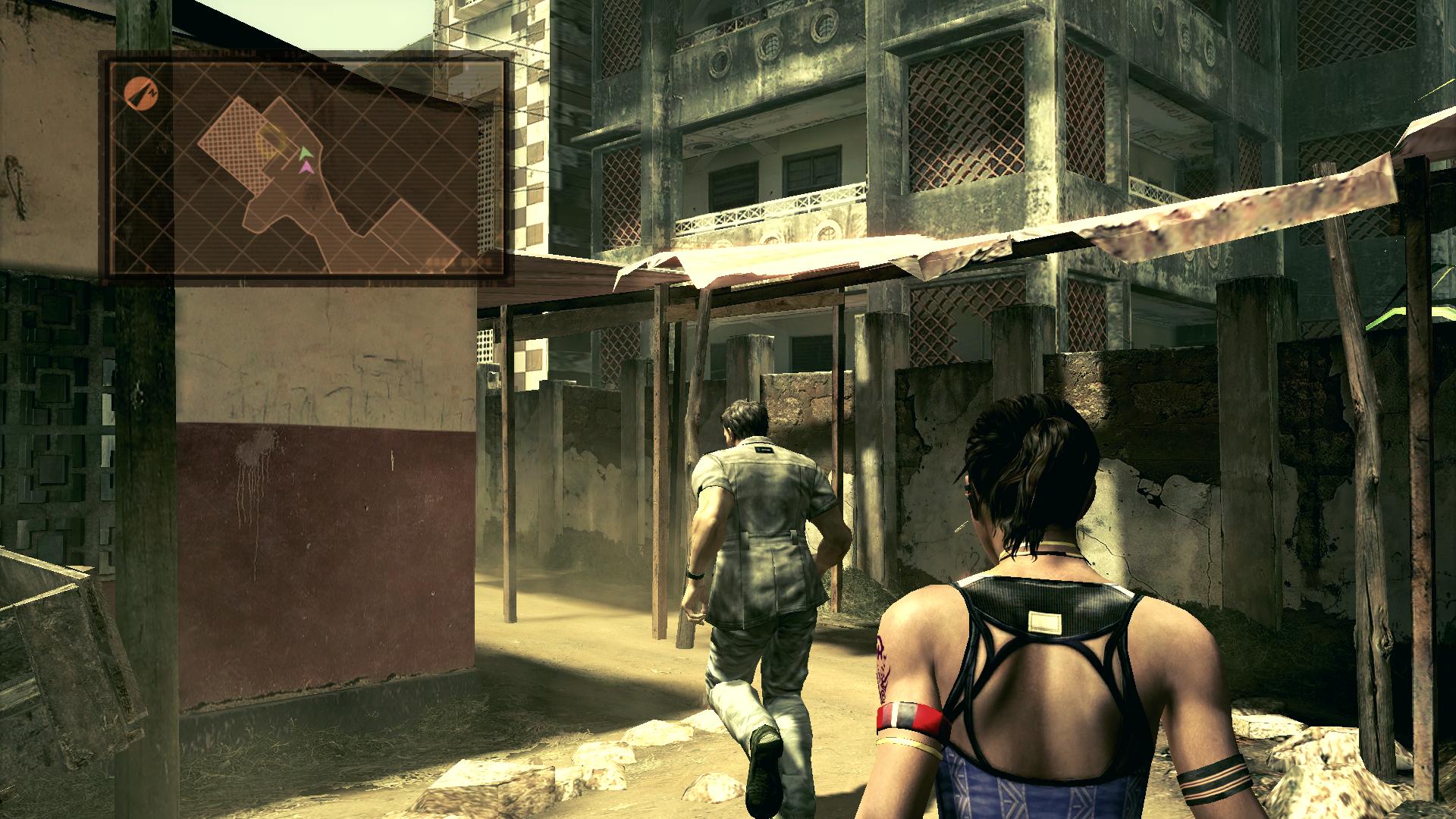Select the pink arrow marker on the minimap
Screen dimensions: 1456x819
click(x=305, y=168)
